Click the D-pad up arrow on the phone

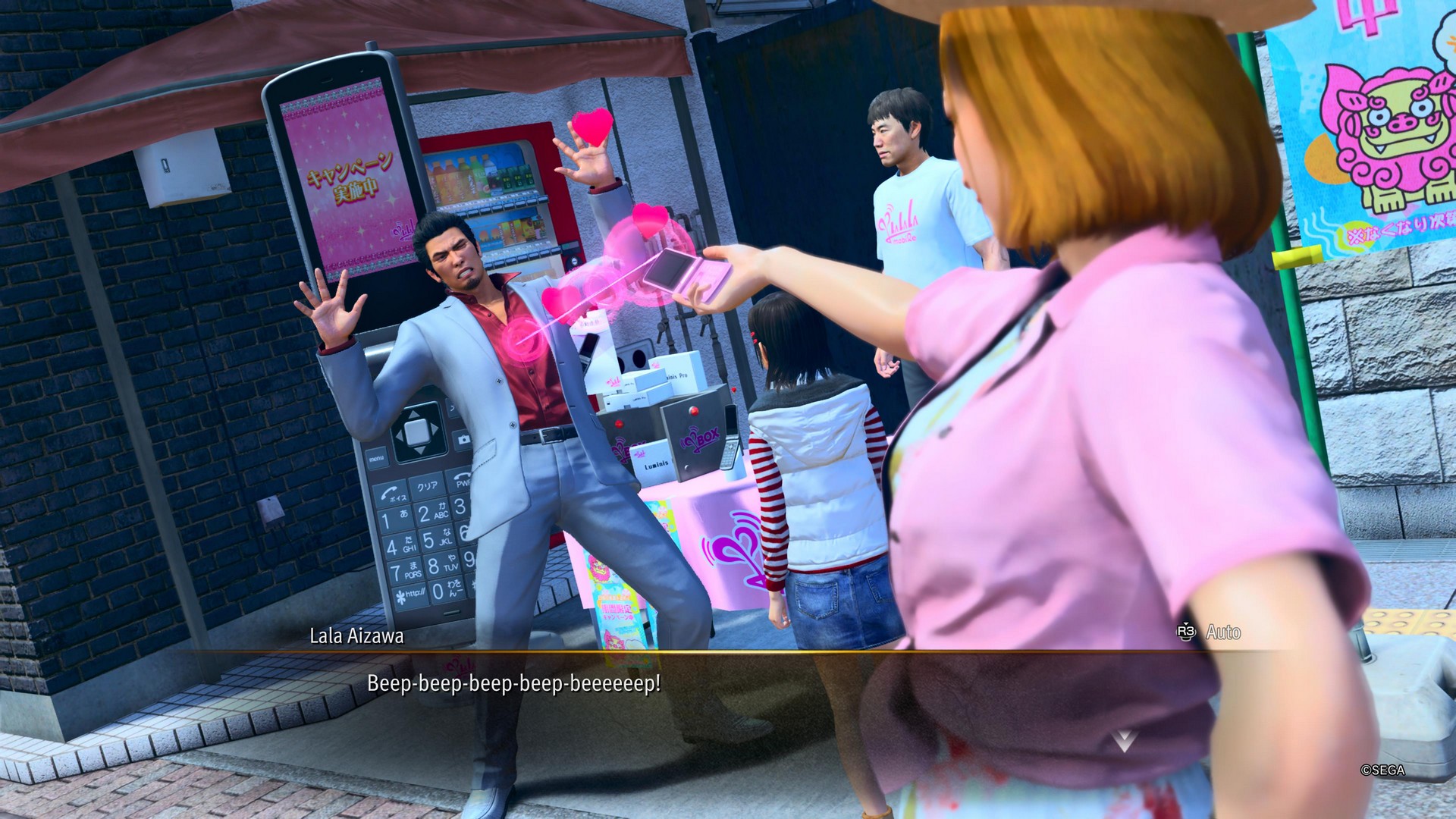click(x=413, y=413)
